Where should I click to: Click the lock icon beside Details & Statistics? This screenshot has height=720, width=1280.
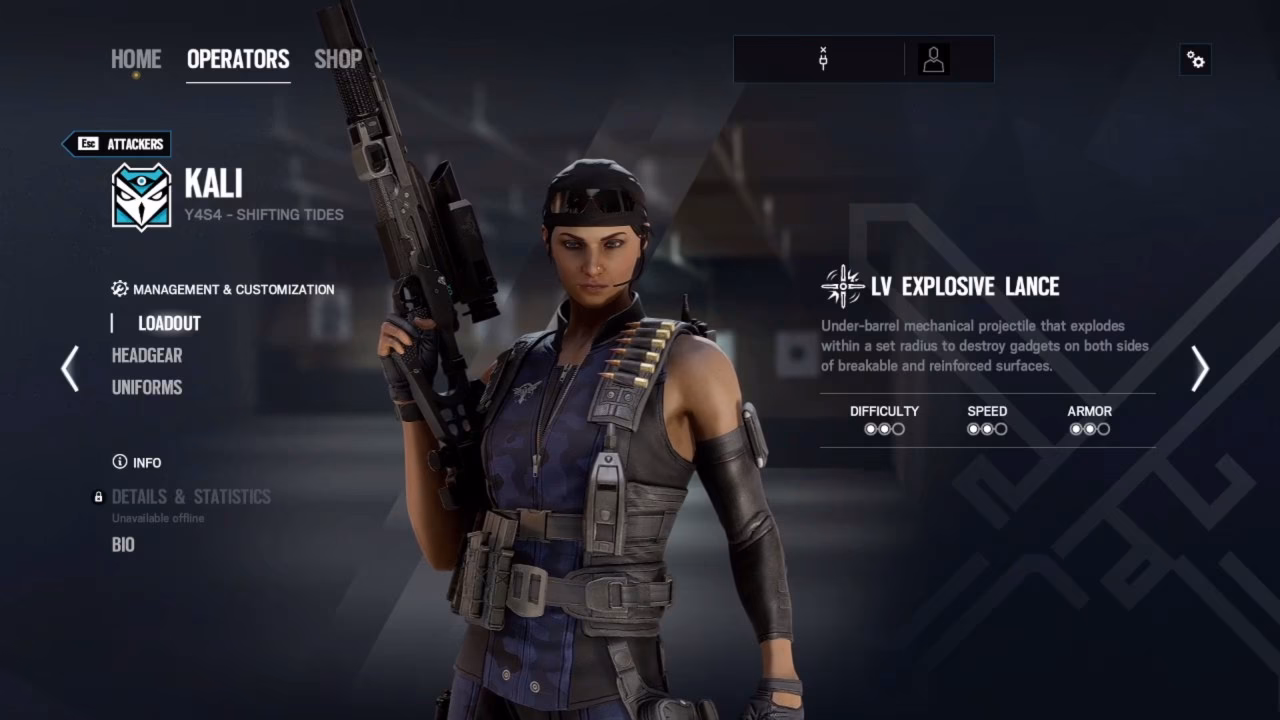(x=98, y=496)
